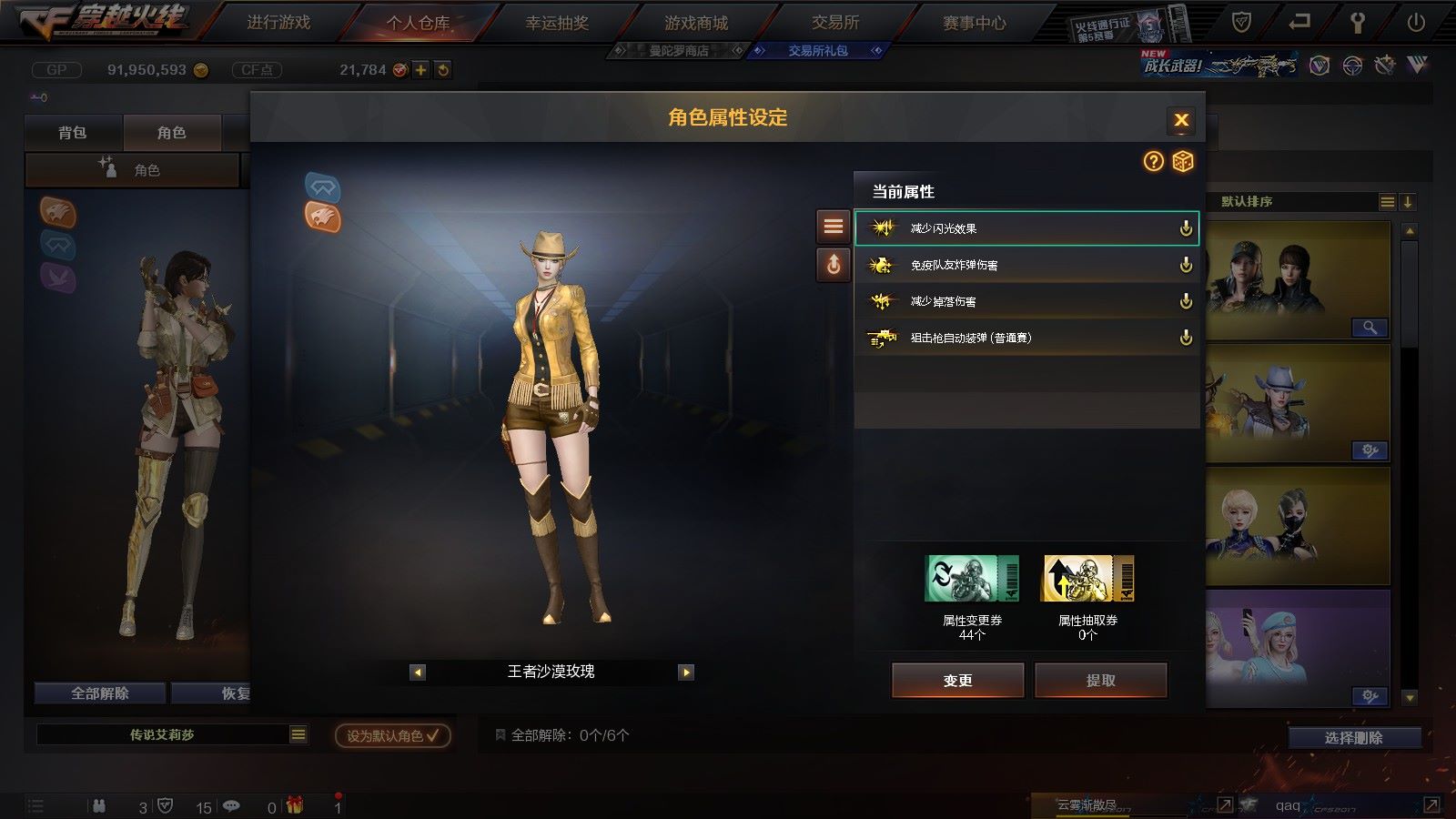This screenshot has height=819, width=1456.
Task: Switch to the 背包 tab
Action: pyautogui.click(x=73, y=133)
